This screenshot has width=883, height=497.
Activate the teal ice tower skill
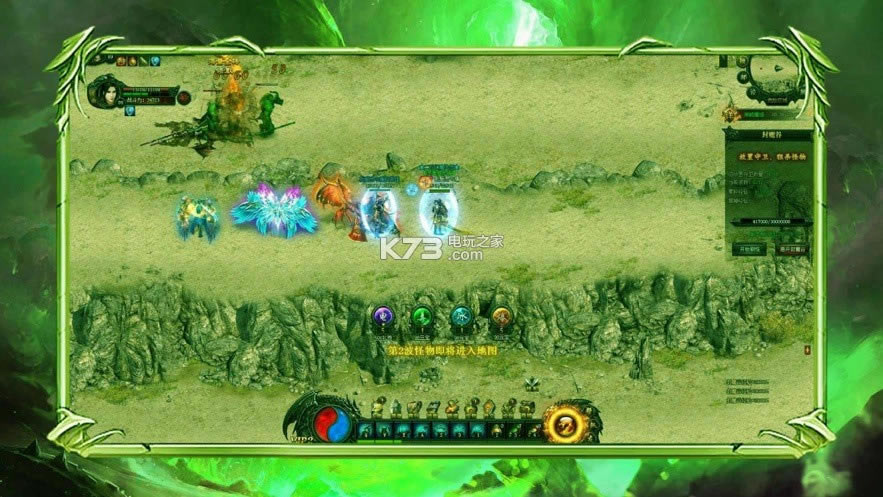(x=461, y=318)
